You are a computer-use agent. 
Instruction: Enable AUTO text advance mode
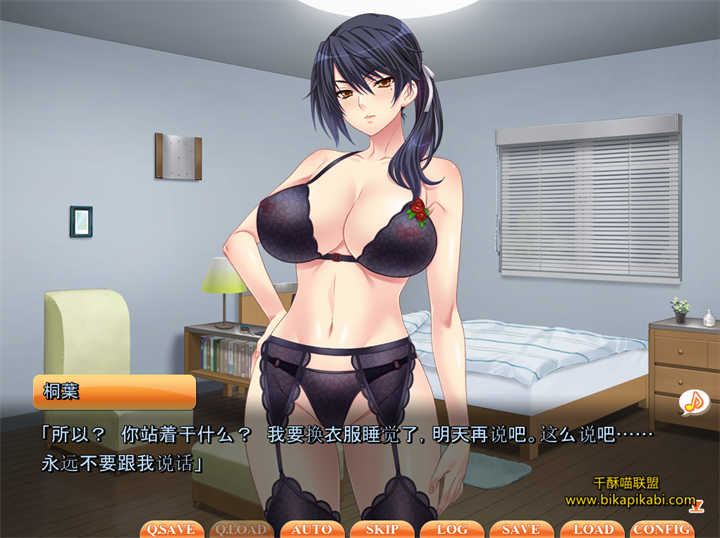click(312, 529)
